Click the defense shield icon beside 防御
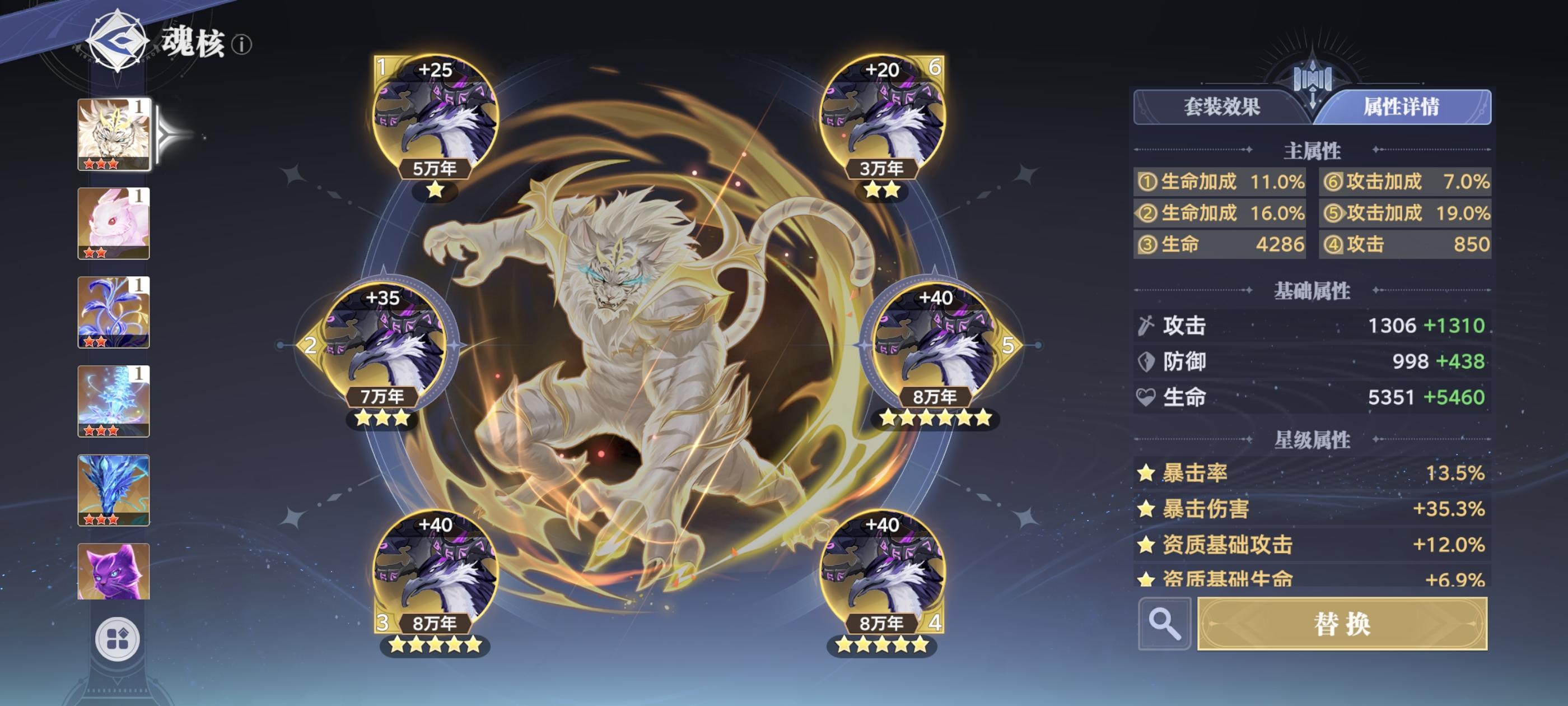Screen dimensions: 1568x706 (x=1147, y=361)
